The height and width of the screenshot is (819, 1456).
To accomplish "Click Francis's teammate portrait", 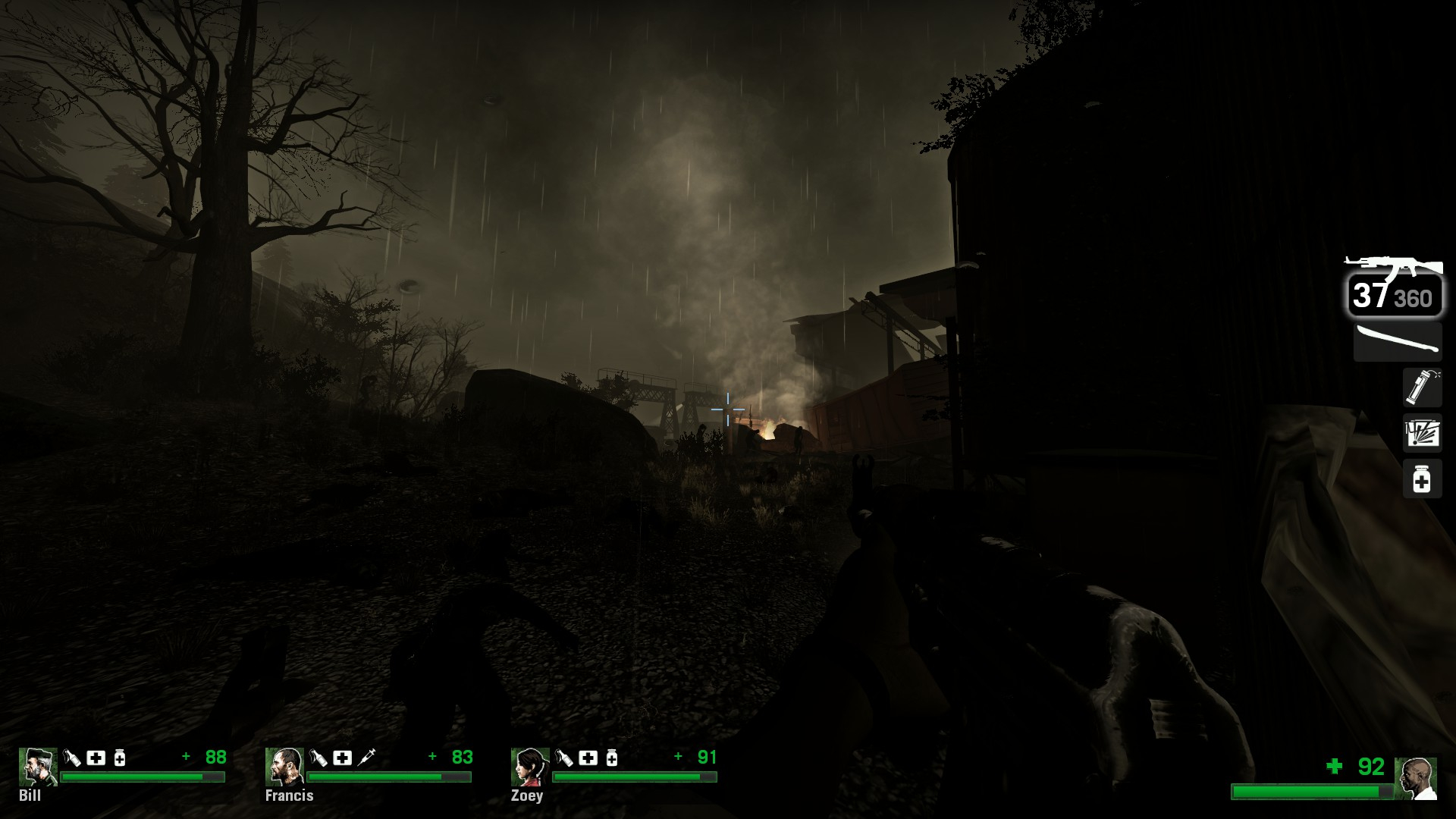I will (x=284, y=767).
